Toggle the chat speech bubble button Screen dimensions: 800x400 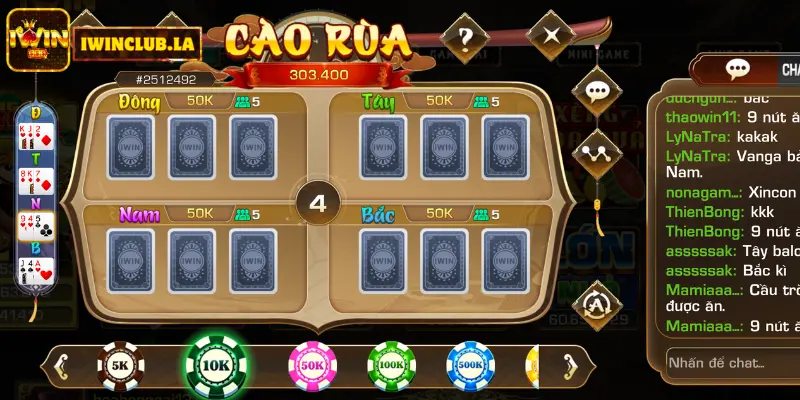(x=597, y=92)
